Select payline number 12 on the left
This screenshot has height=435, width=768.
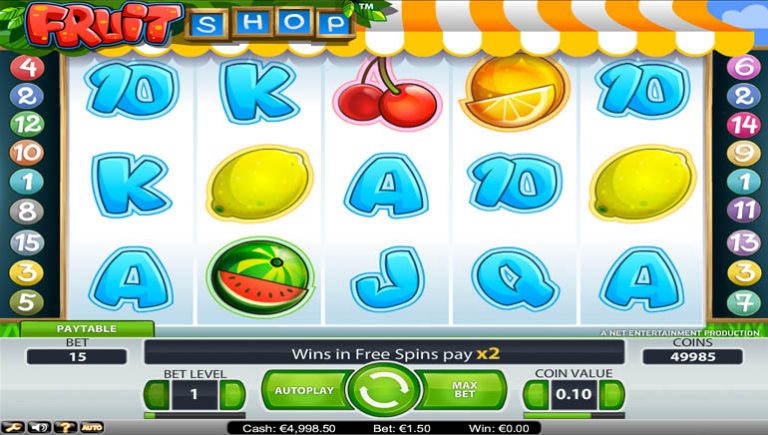(28, 125)
